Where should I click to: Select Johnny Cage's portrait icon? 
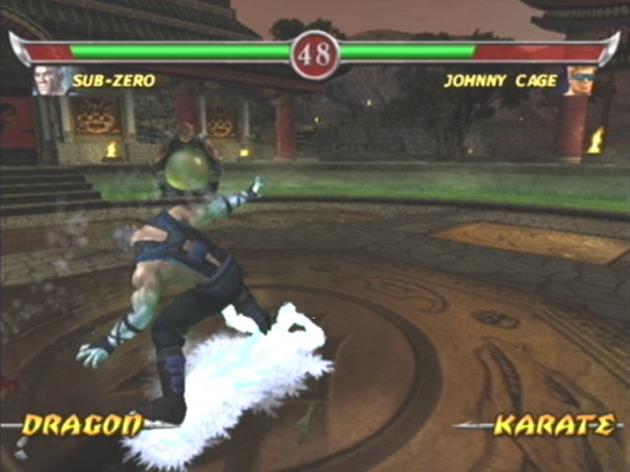pyautogui.click(x=579, y=81)
